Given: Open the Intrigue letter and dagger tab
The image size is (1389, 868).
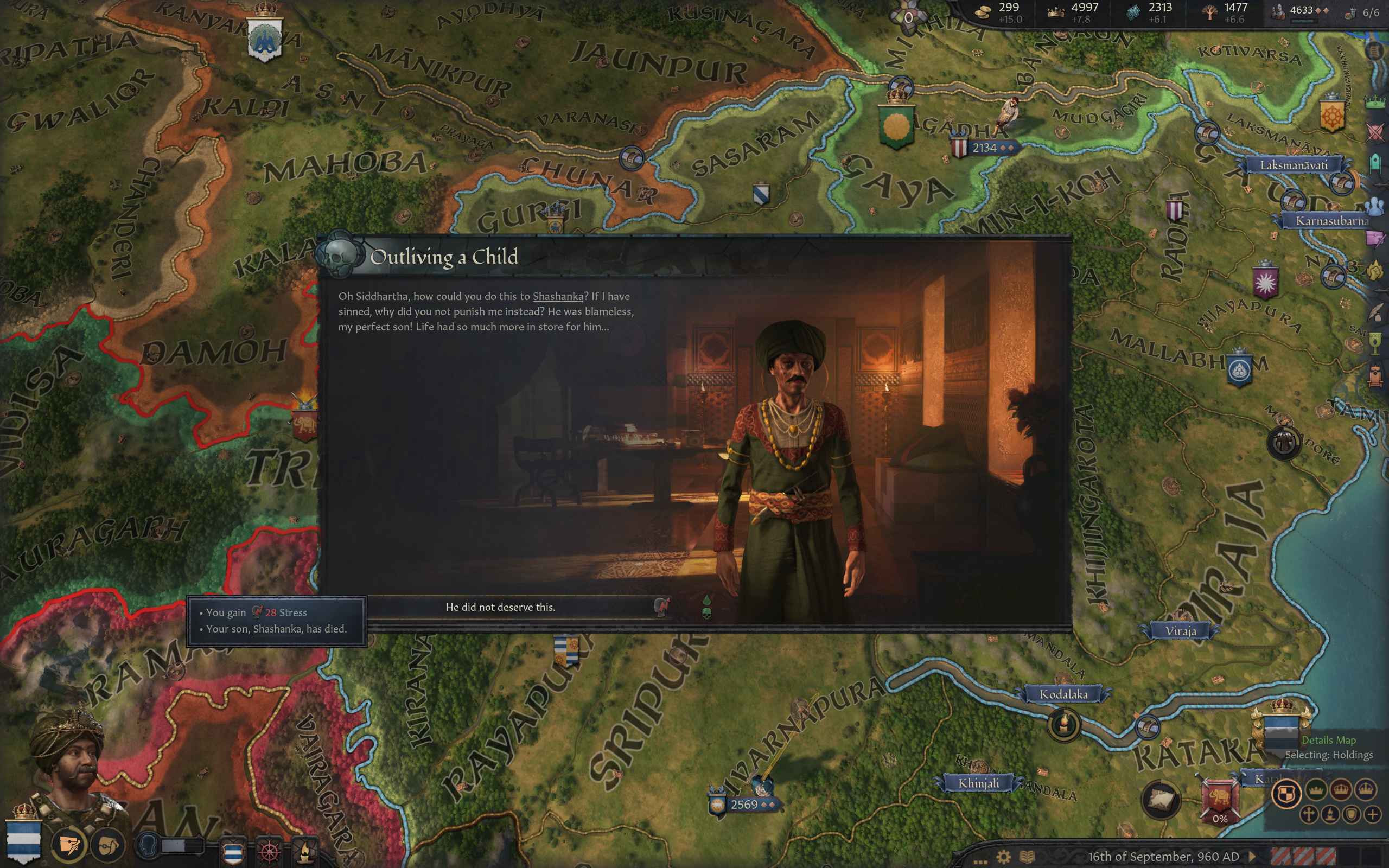Looking at the screenshot, I should 1375,238.
